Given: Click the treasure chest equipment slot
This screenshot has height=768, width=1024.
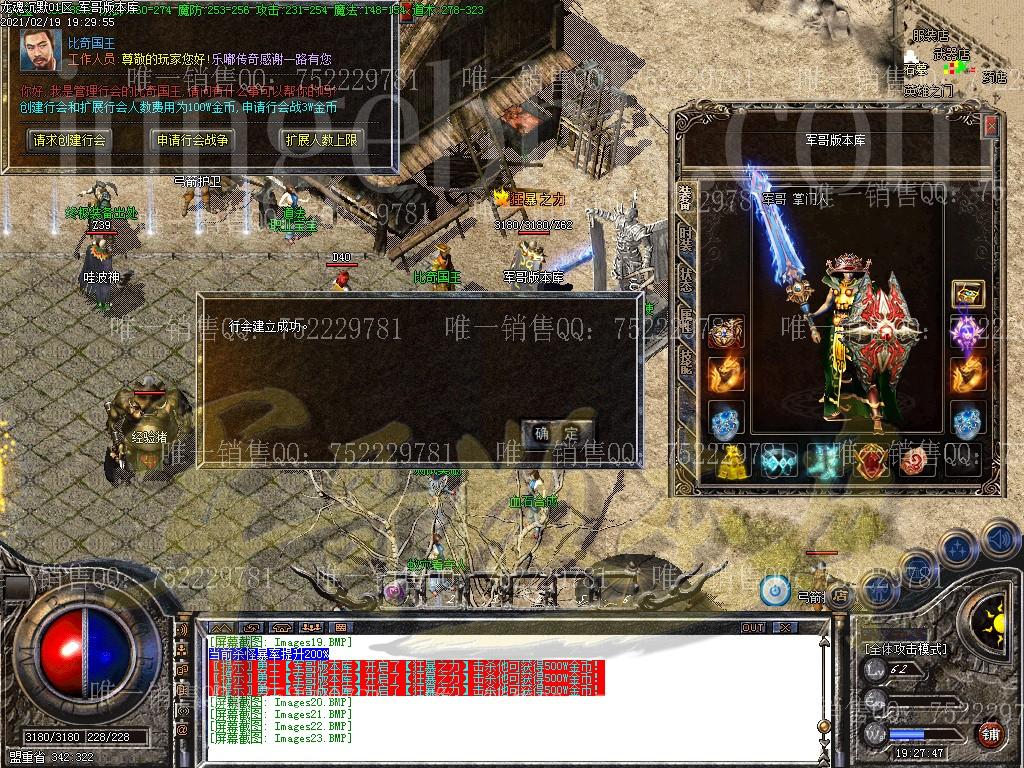Looking at the screenshot, I should pyautogui.click(x=968, y=294).
